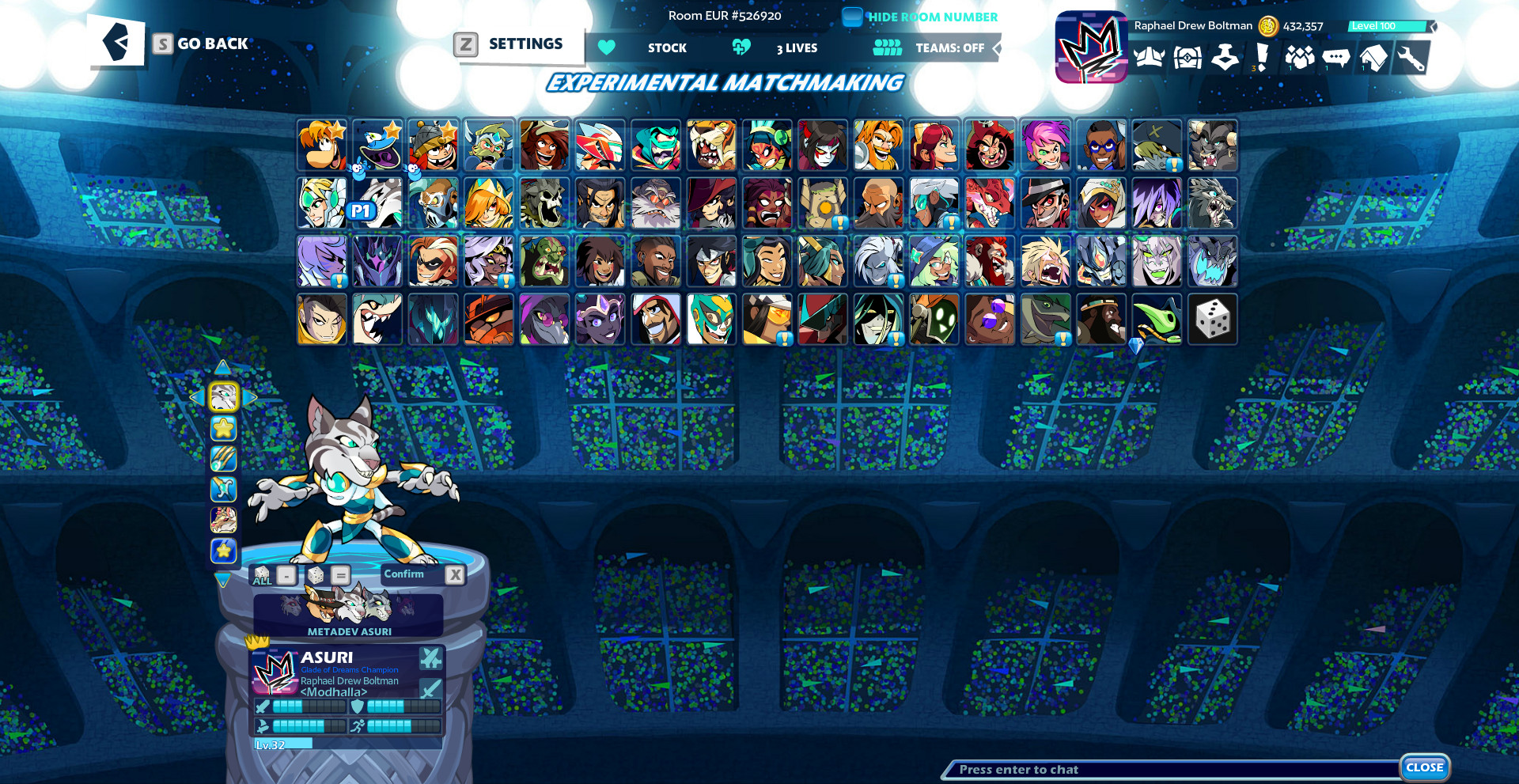The image size is (1519, 784).
Task: Collapse skin list with the down arrow
Action: point(224,581)
